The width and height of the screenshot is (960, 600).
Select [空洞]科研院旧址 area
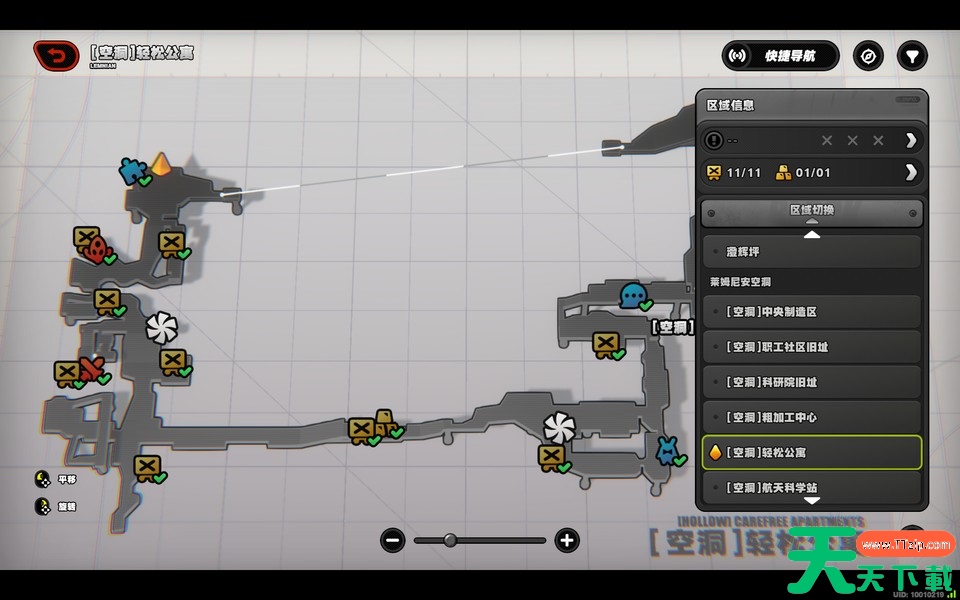[811, 382]
